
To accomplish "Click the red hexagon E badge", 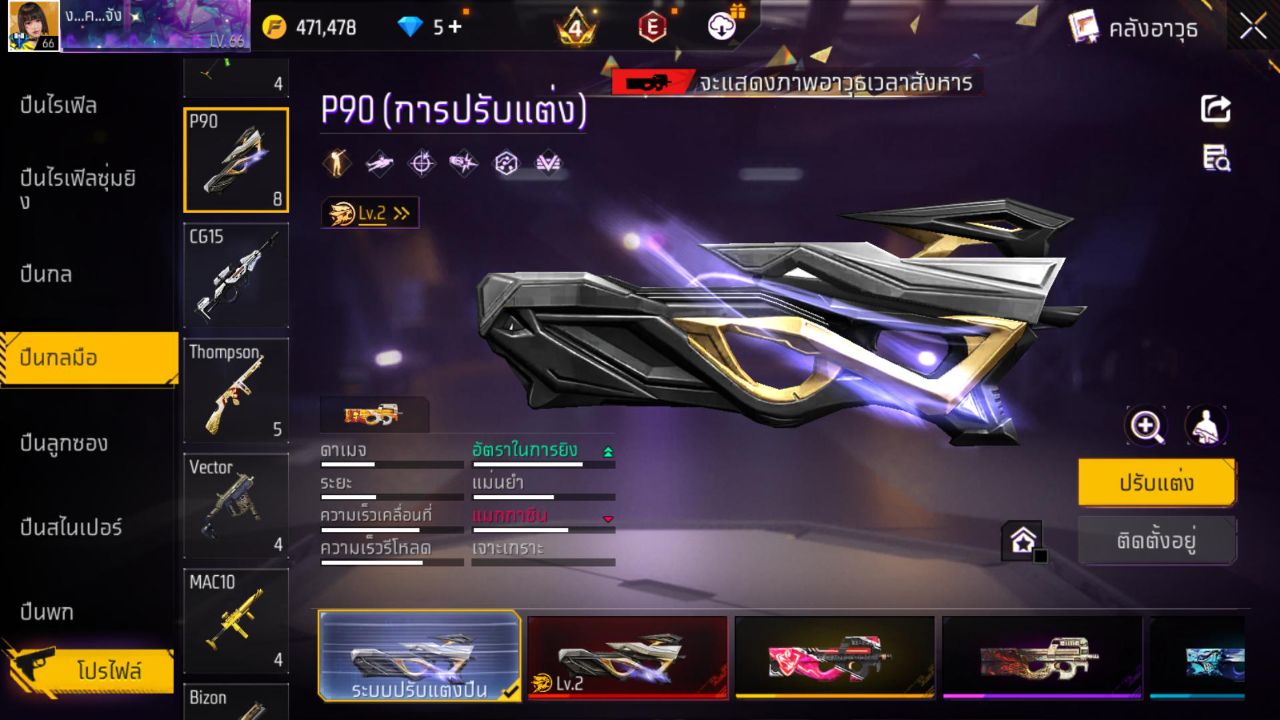I will (651, 27).
